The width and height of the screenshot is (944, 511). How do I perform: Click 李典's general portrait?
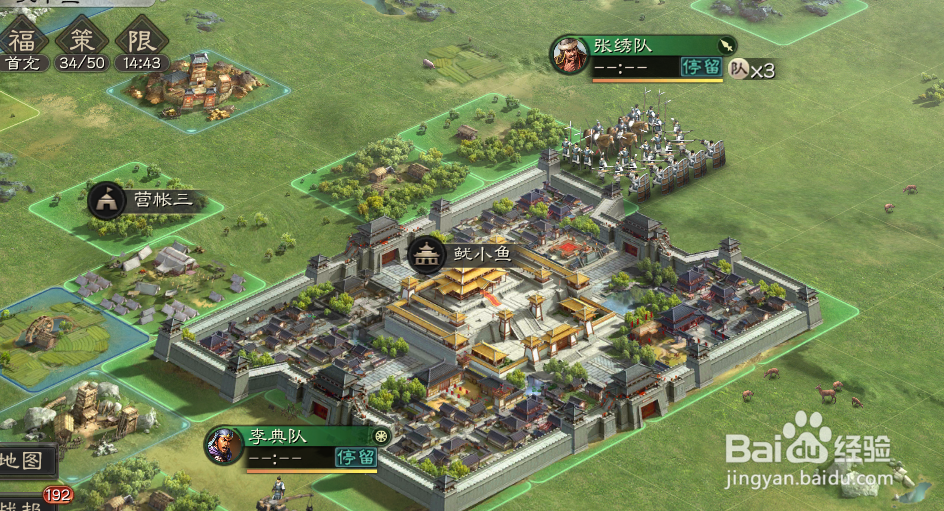point(224,445)
